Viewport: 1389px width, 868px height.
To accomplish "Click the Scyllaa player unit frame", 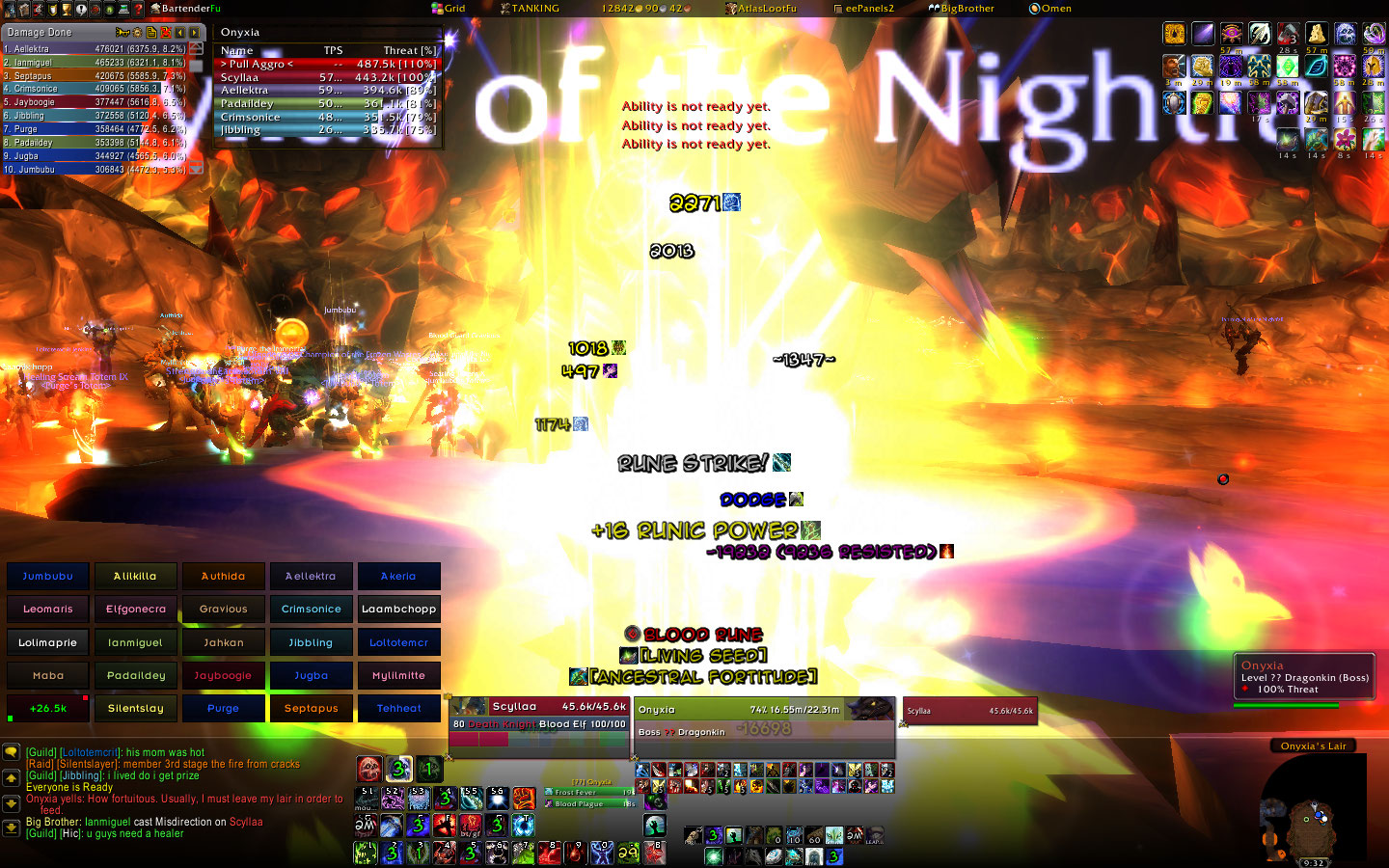I will [x=539, y=716].
